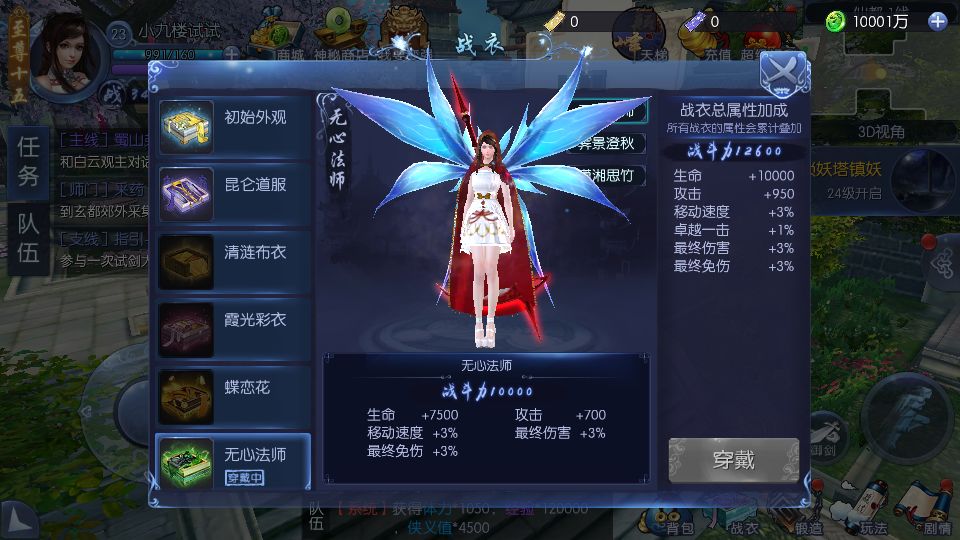The width and height of the screenshot is (960, 540).
Task: Select the 初始外观 outfit
Action: 232,126
